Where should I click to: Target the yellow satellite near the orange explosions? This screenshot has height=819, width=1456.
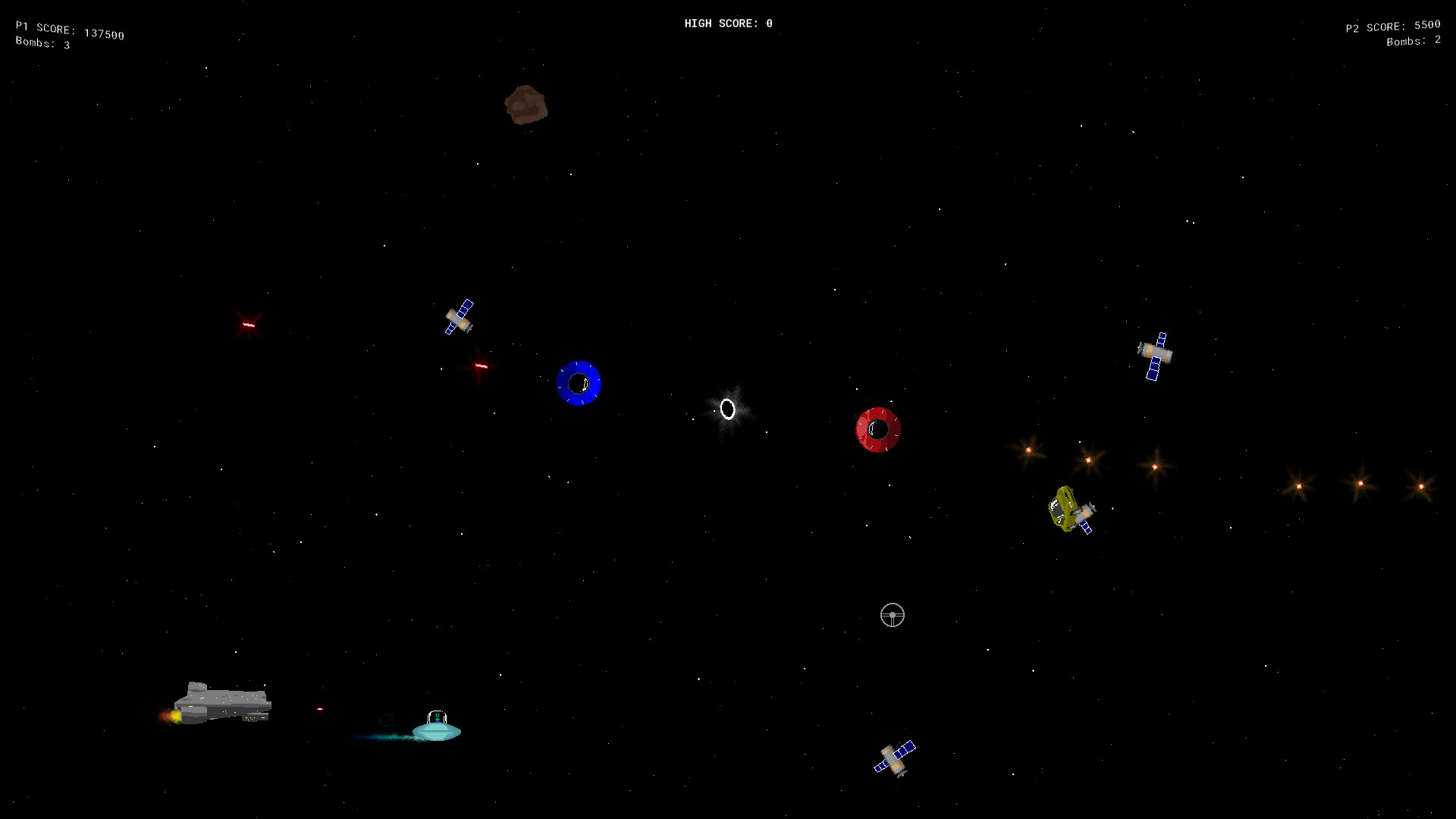click(1069, 510)
